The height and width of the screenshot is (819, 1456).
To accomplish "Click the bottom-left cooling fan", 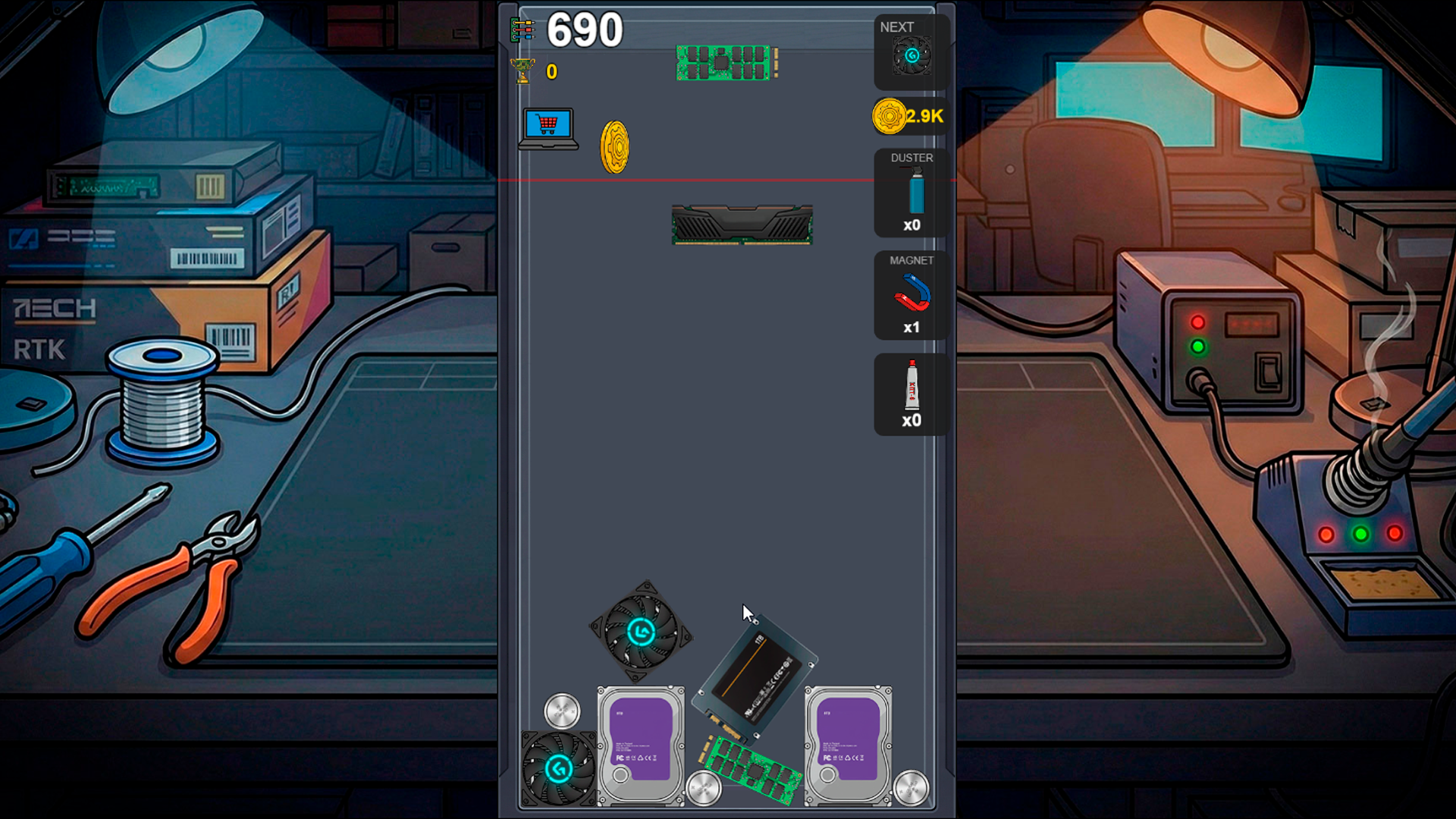I will [x=557, y=766].
